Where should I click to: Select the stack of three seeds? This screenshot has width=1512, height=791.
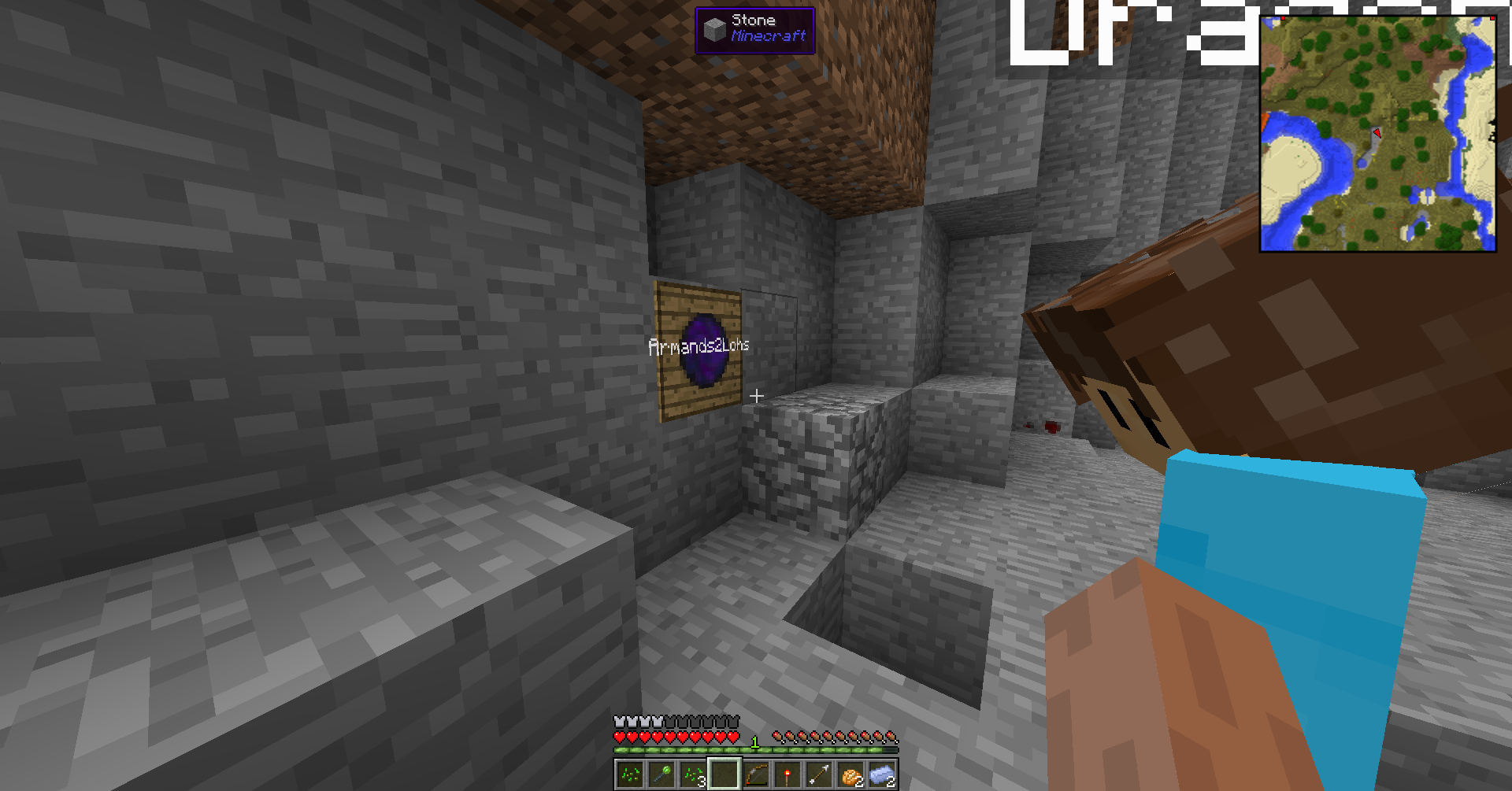pyautogui.click(x=693, y=774)
